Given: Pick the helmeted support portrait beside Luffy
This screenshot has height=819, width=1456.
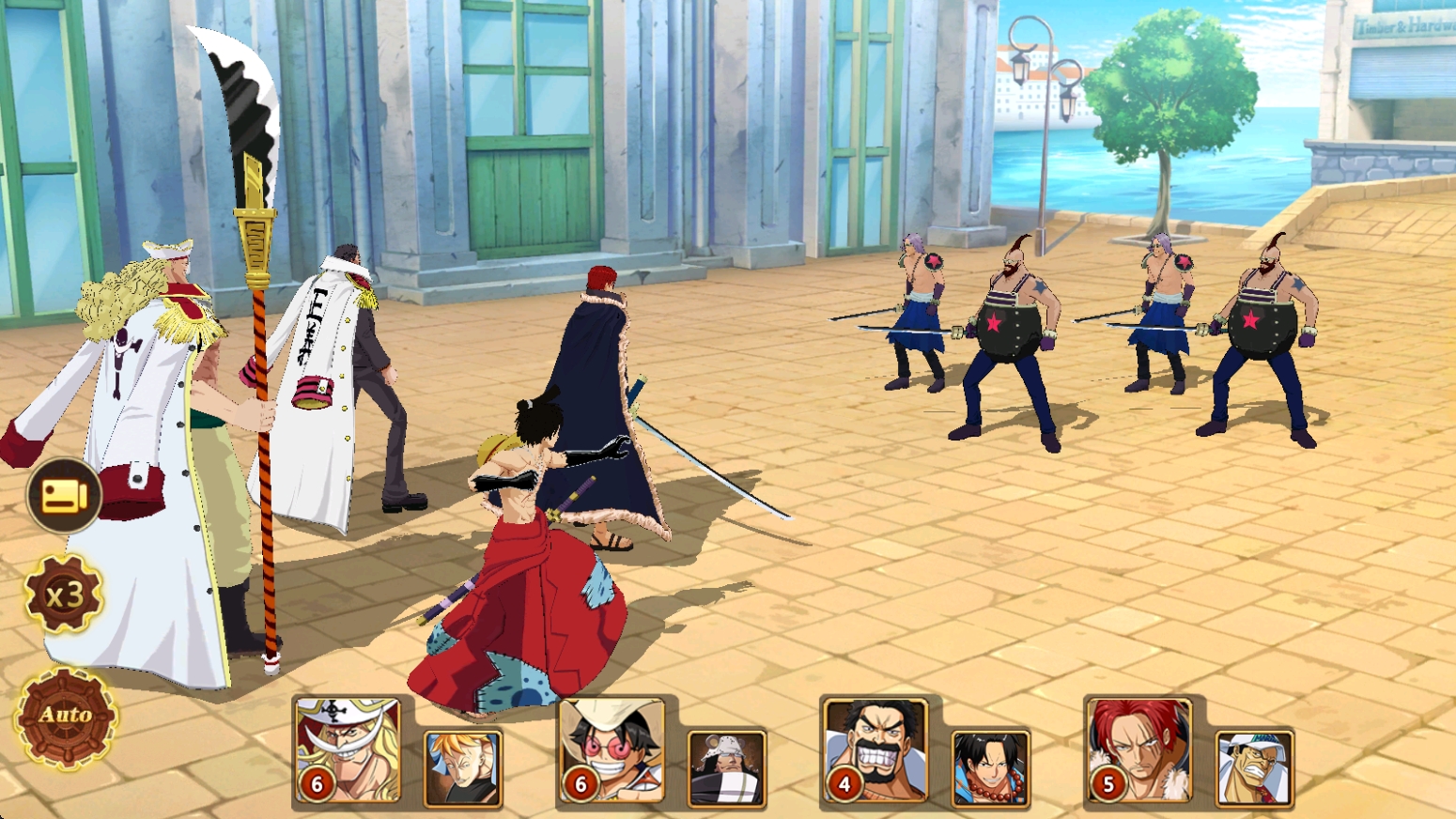Looking at the screenshot, I should point(726,767).
